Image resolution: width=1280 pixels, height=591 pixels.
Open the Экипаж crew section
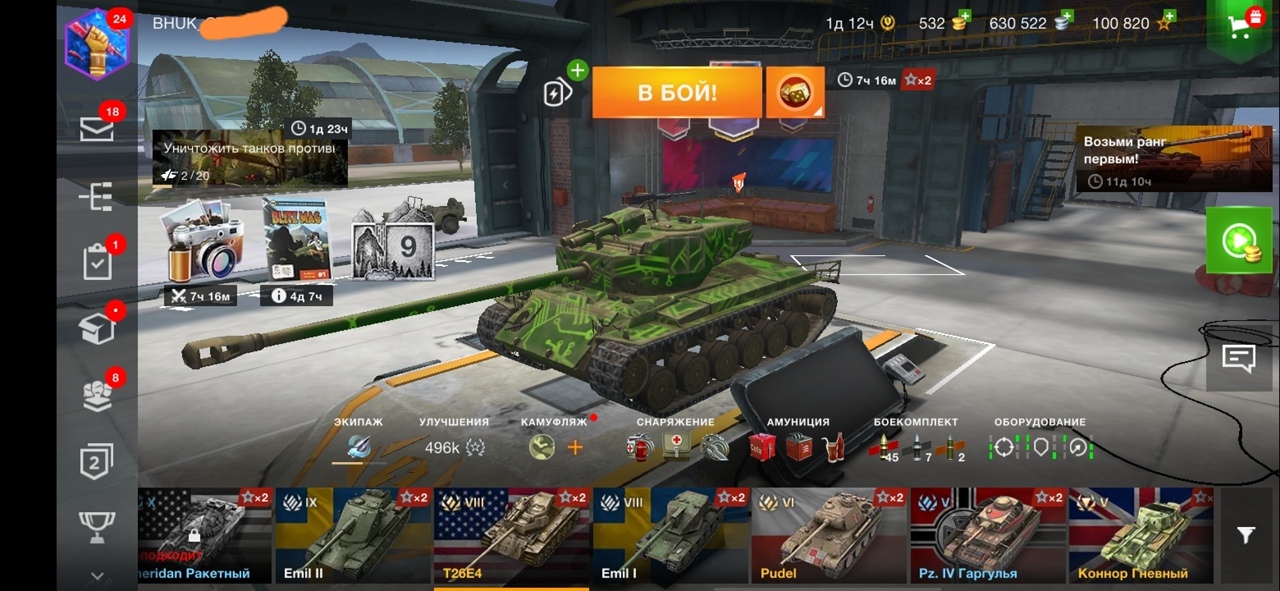359,447
